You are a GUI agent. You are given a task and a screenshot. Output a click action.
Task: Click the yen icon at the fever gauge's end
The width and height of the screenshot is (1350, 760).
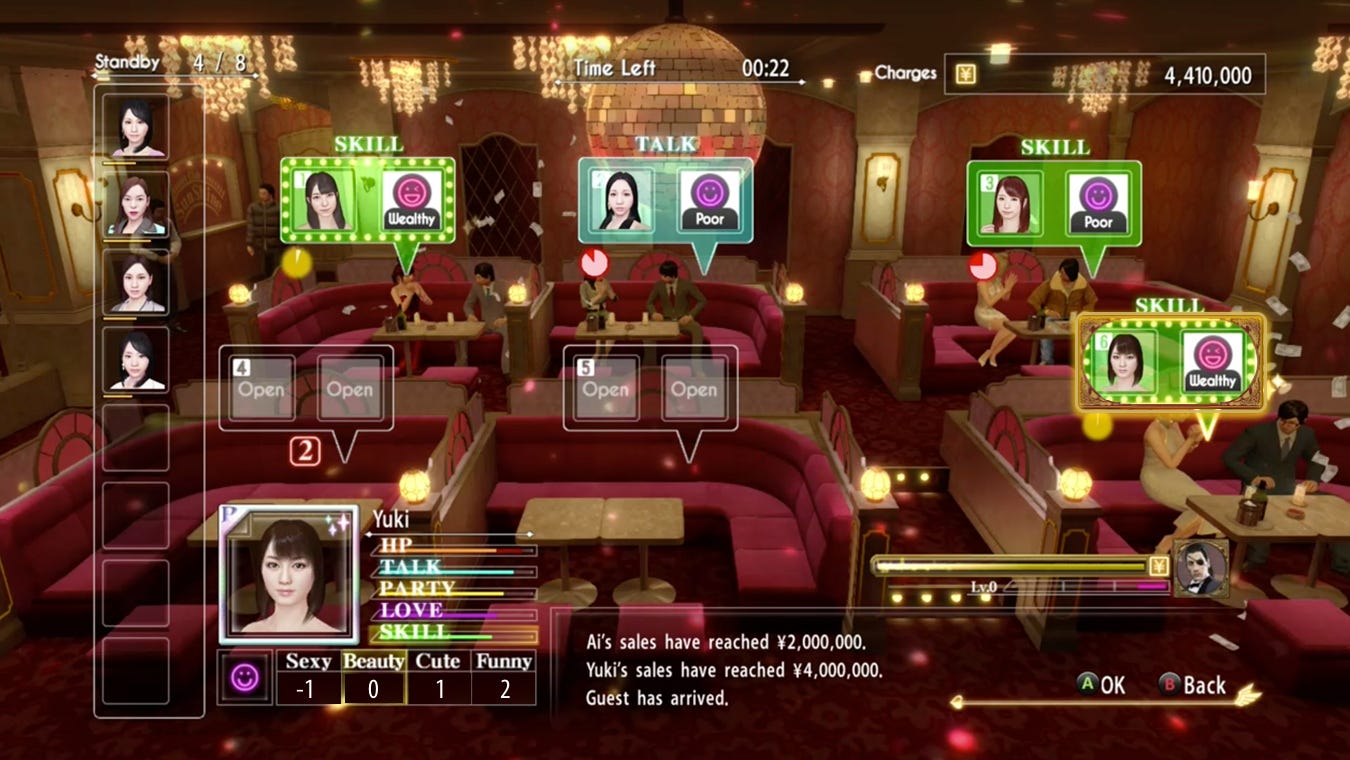1160,565
